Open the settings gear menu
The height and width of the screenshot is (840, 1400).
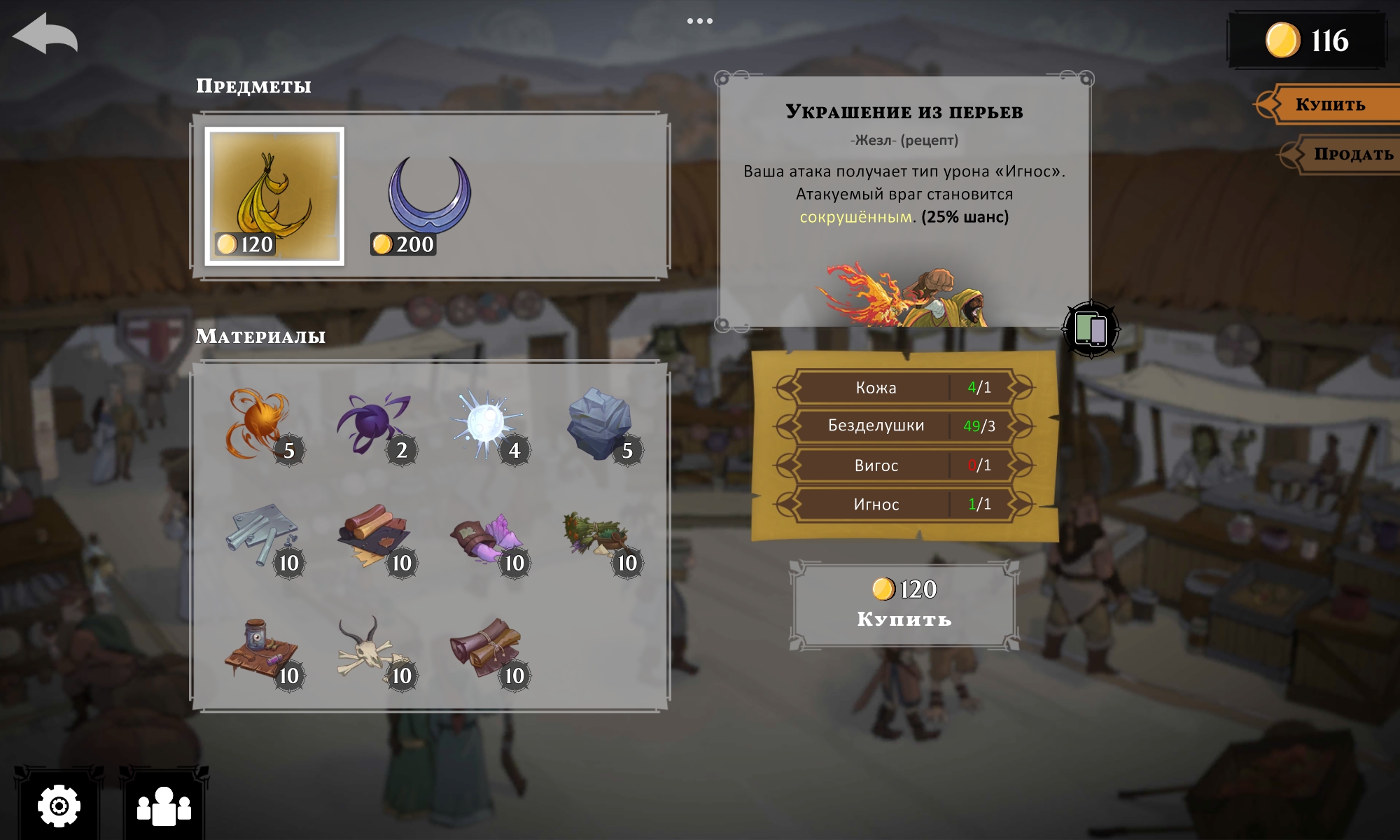point(59,806)
